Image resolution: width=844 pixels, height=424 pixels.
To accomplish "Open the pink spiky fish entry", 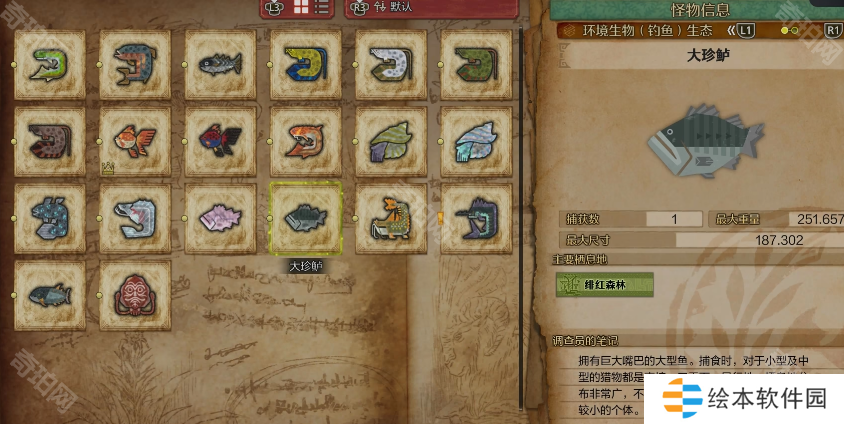I will coord(220,217).
